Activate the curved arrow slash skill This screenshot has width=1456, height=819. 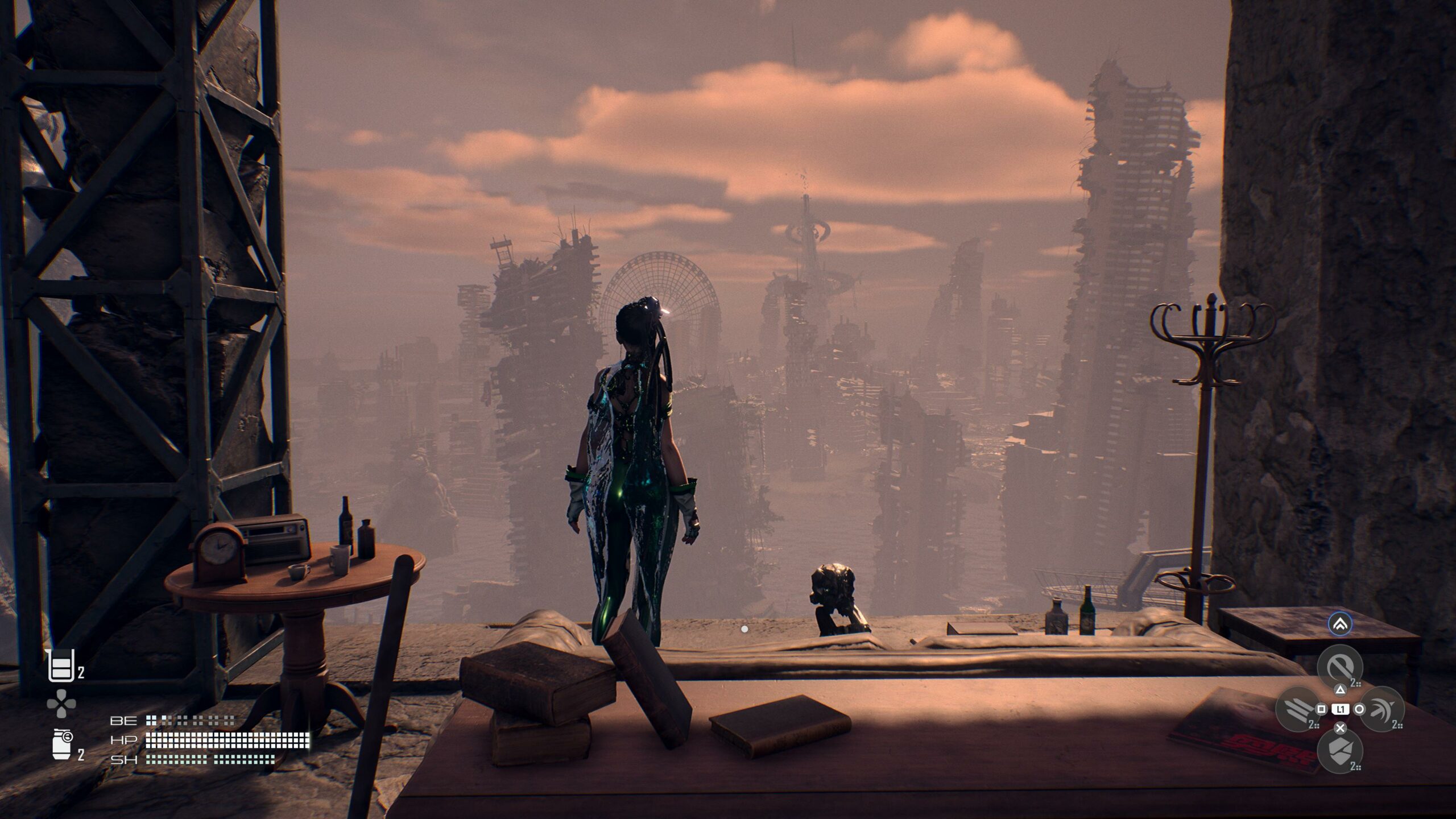(x=1382, y=709)
